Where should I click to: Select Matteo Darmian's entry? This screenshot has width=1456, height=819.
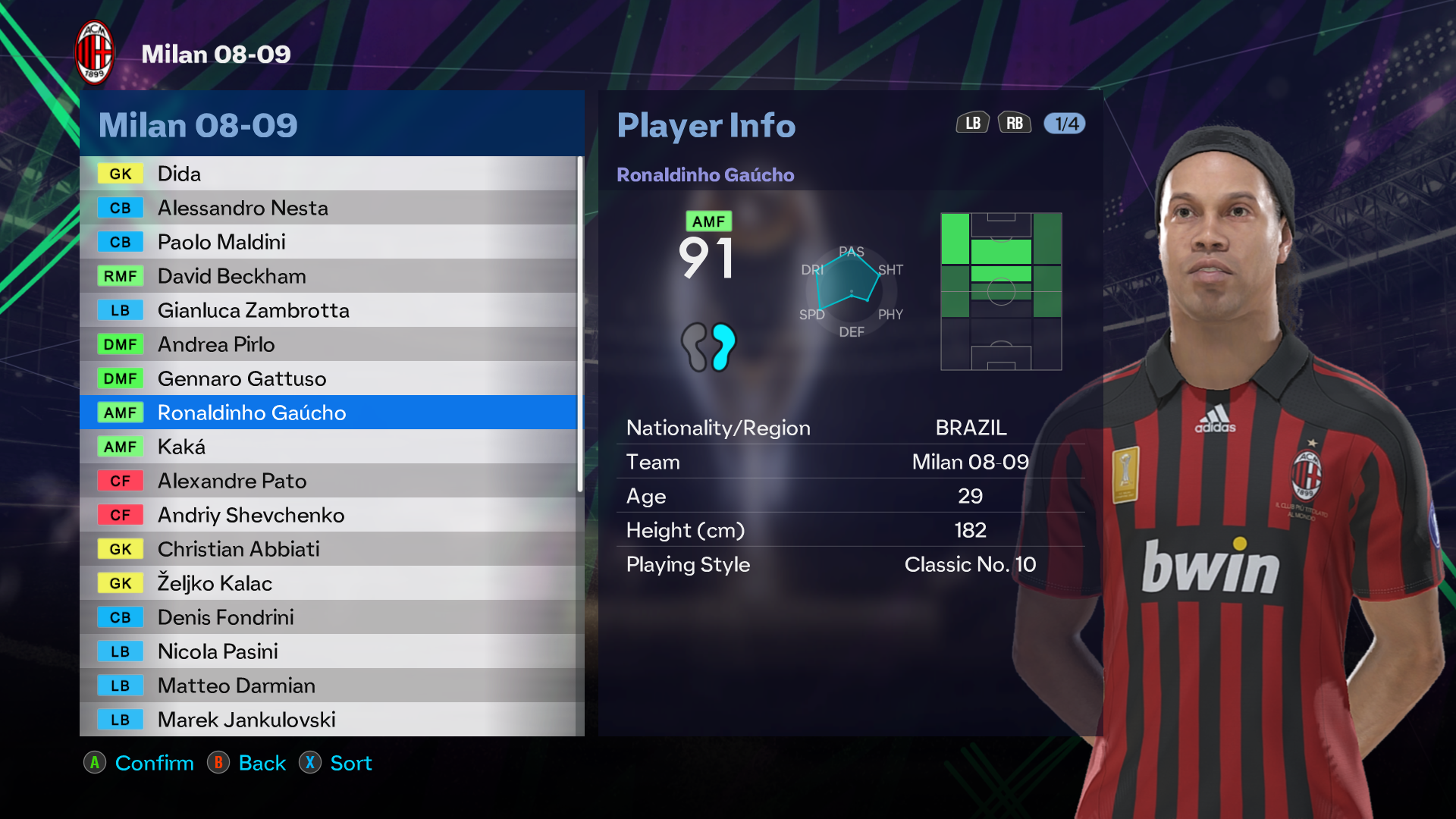pyautogui.click(x=328, y=686)
